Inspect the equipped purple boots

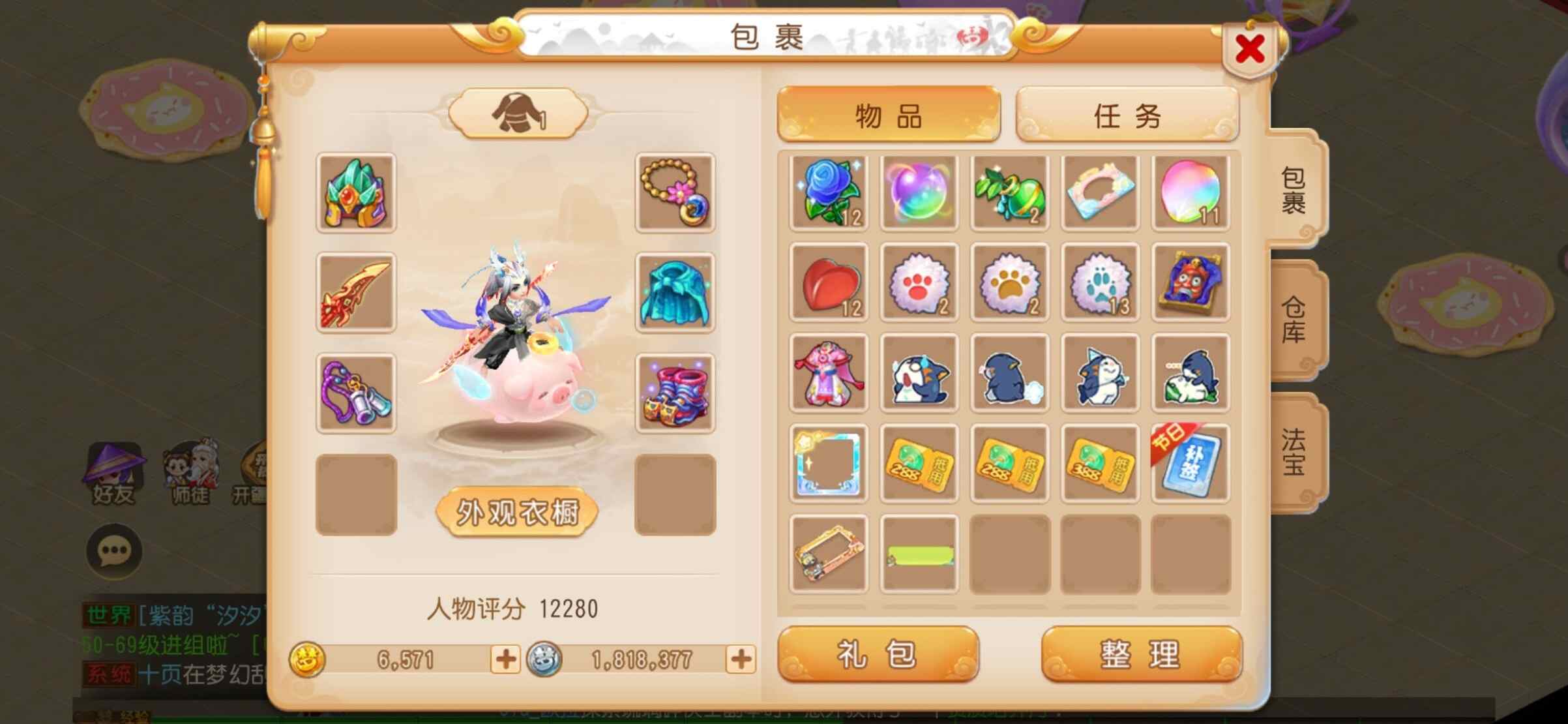coord(675,393)
